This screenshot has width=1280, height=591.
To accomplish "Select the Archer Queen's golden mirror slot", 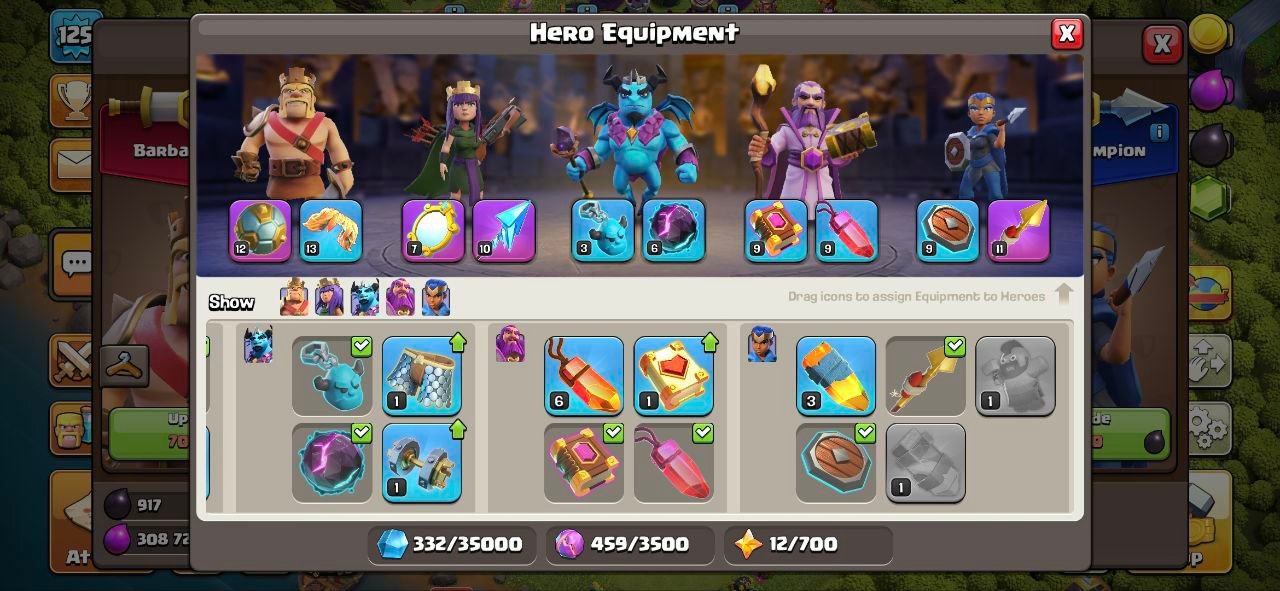I will point(433,231).
